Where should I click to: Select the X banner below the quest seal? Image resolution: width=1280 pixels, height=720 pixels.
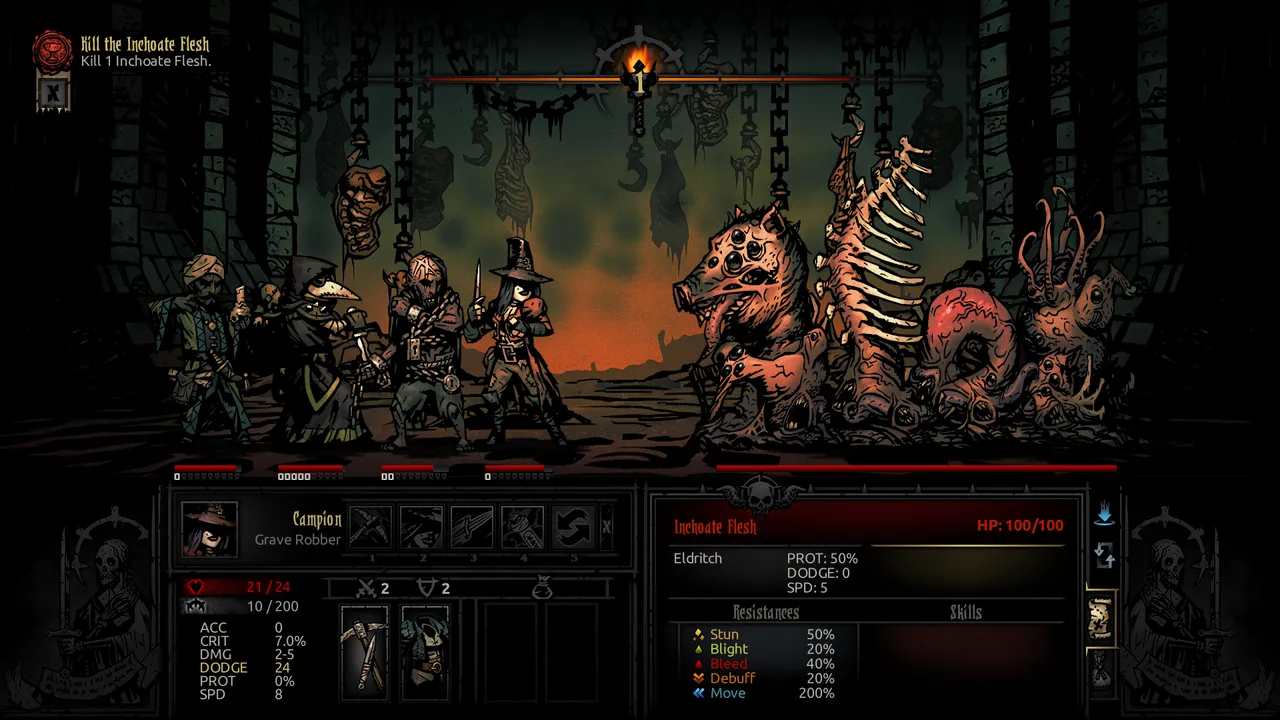tap(54, 93)
